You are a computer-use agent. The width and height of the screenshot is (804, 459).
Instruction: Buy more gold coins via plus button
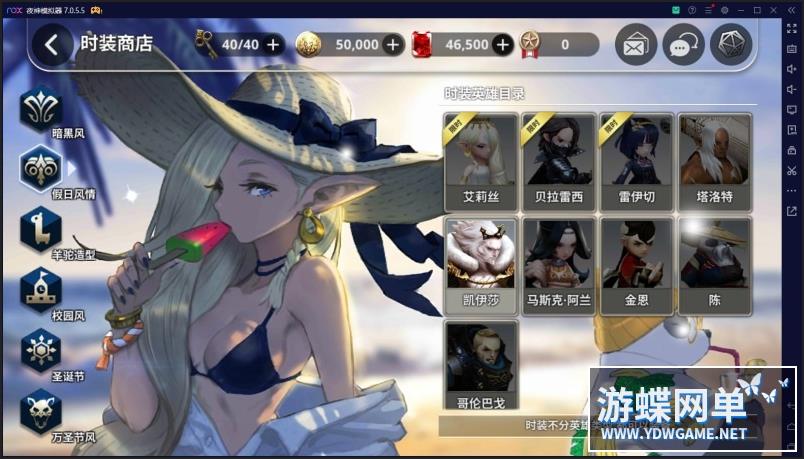tap(393, 44)
